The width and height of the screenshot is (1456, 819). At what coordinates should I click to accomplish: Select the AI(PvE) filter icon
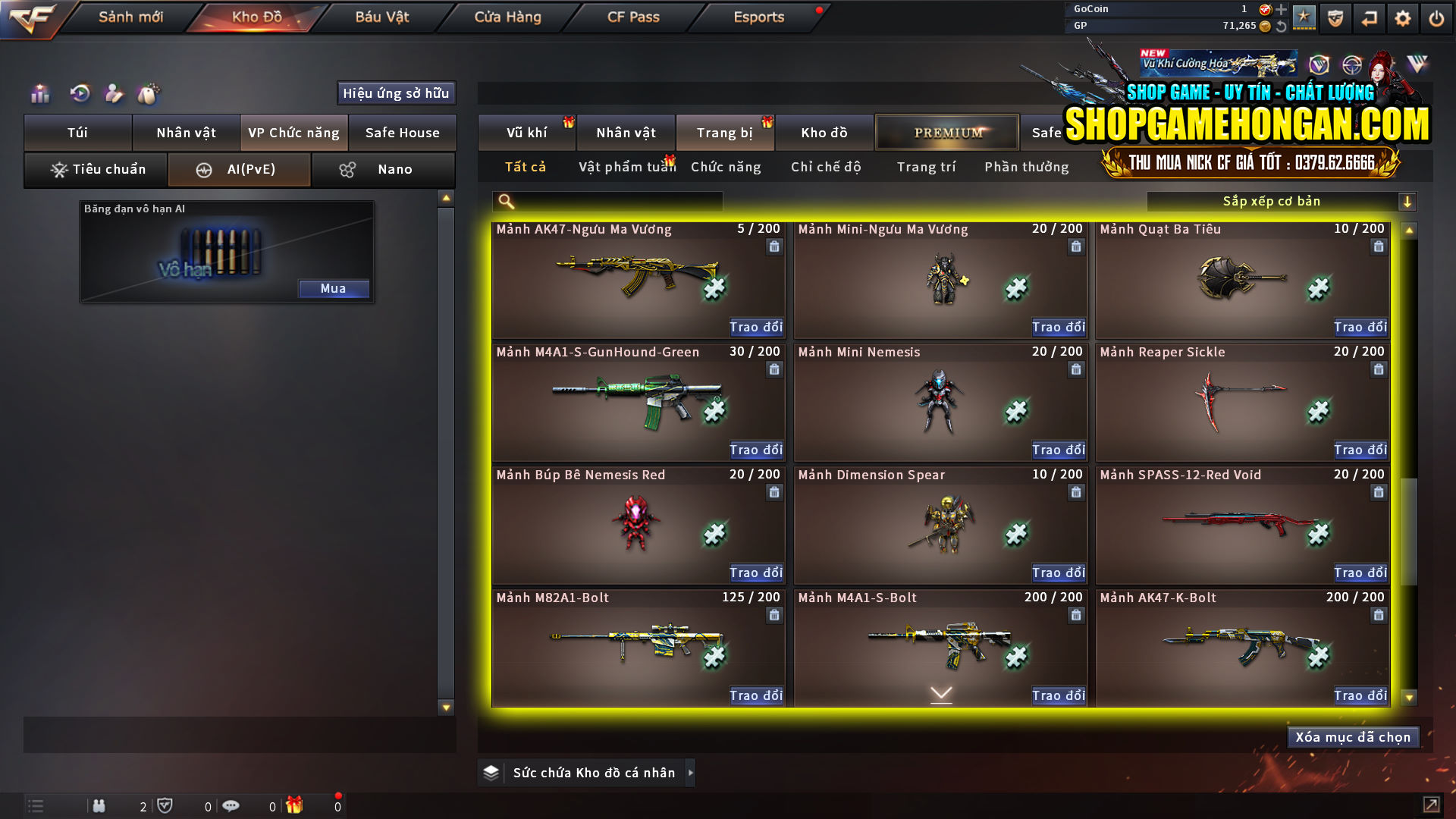[x=204, y=169]
